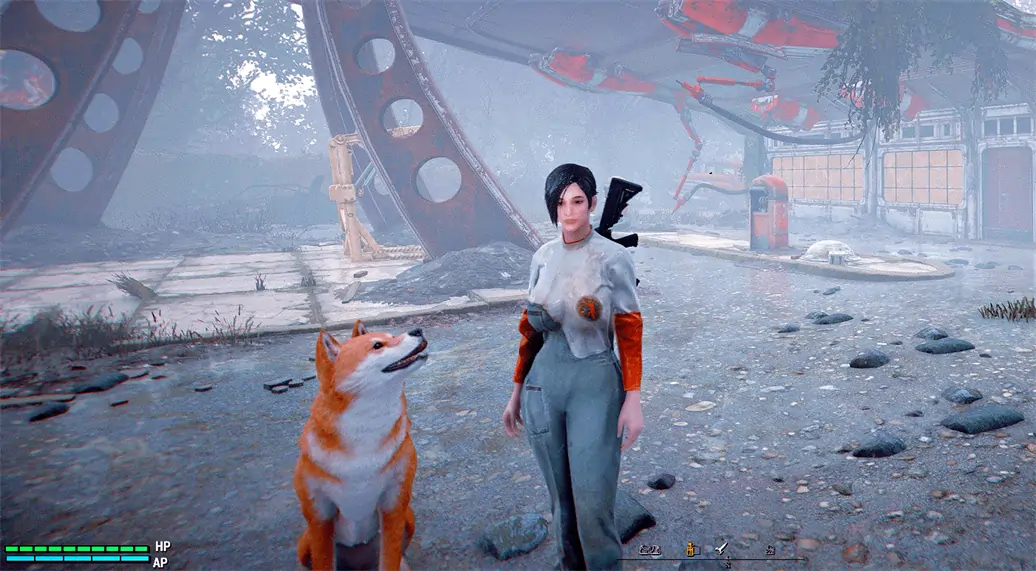
Task: Select the white rocket marker on the compass
Action: pos(721,548)
